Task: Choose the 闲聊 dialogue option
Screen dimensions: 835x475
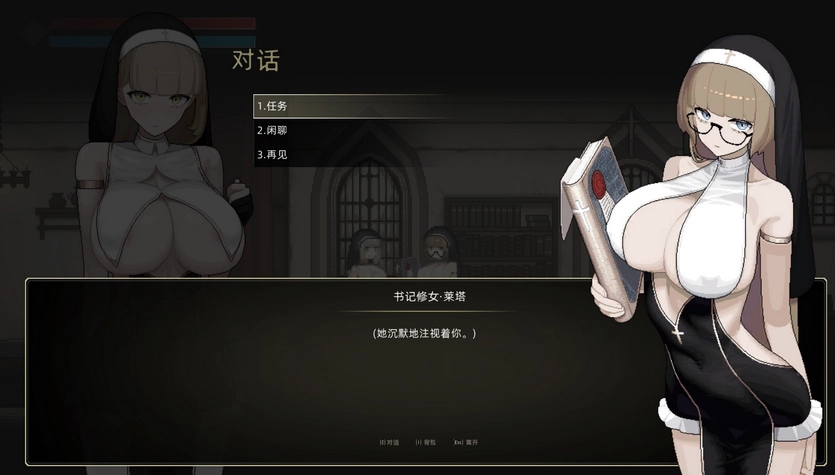Action: [x=272, y=130]
